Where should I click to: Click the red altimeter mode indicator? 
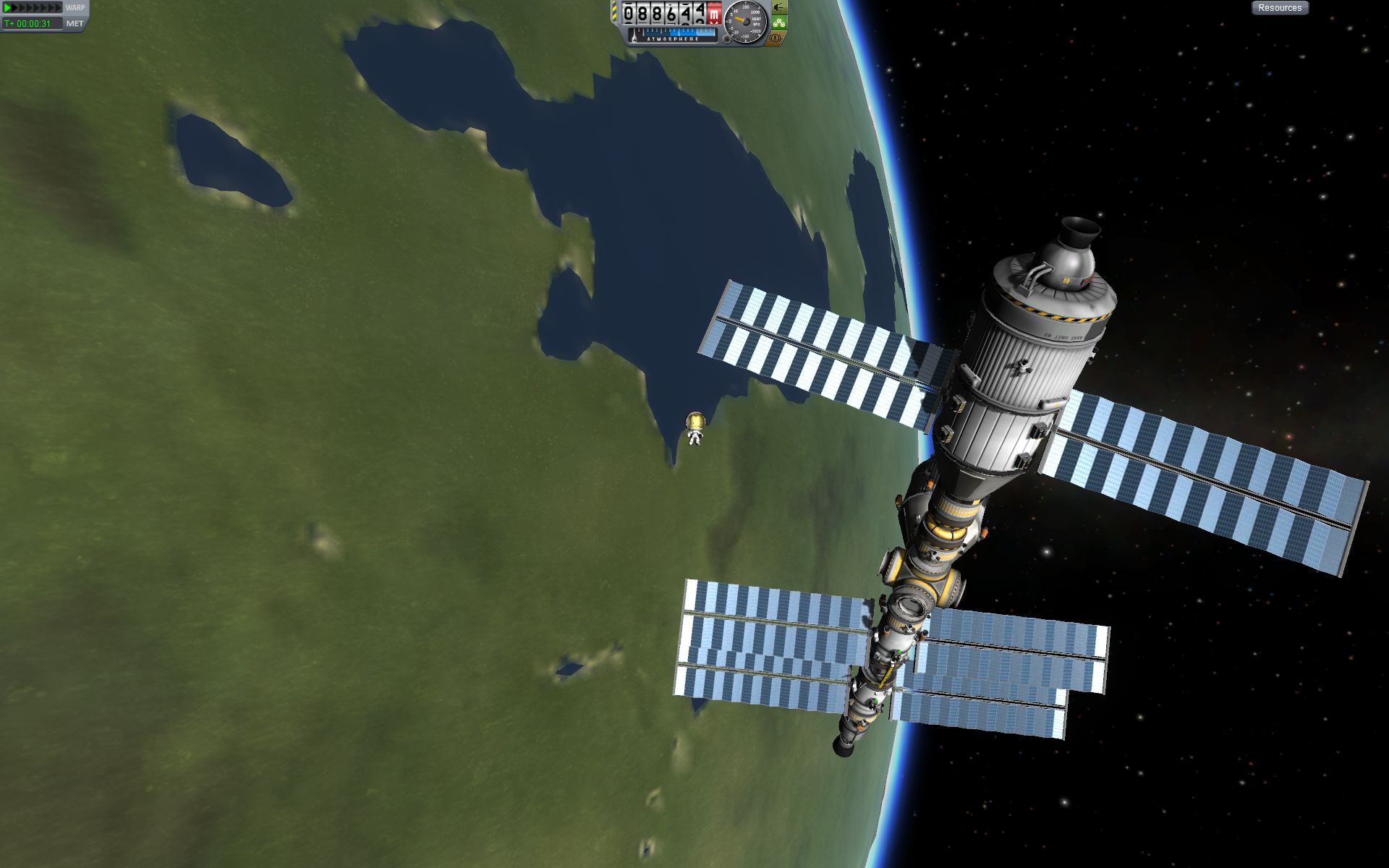click(714, 14)
